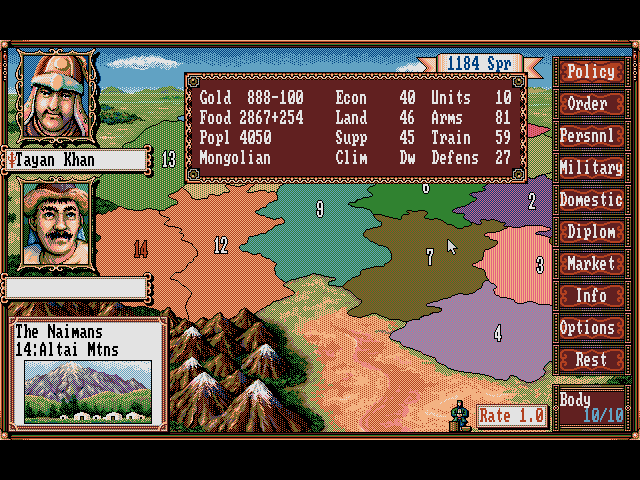640x480 pixels.
Task: Select the Diplomacy command
Action: coord(591,232)
